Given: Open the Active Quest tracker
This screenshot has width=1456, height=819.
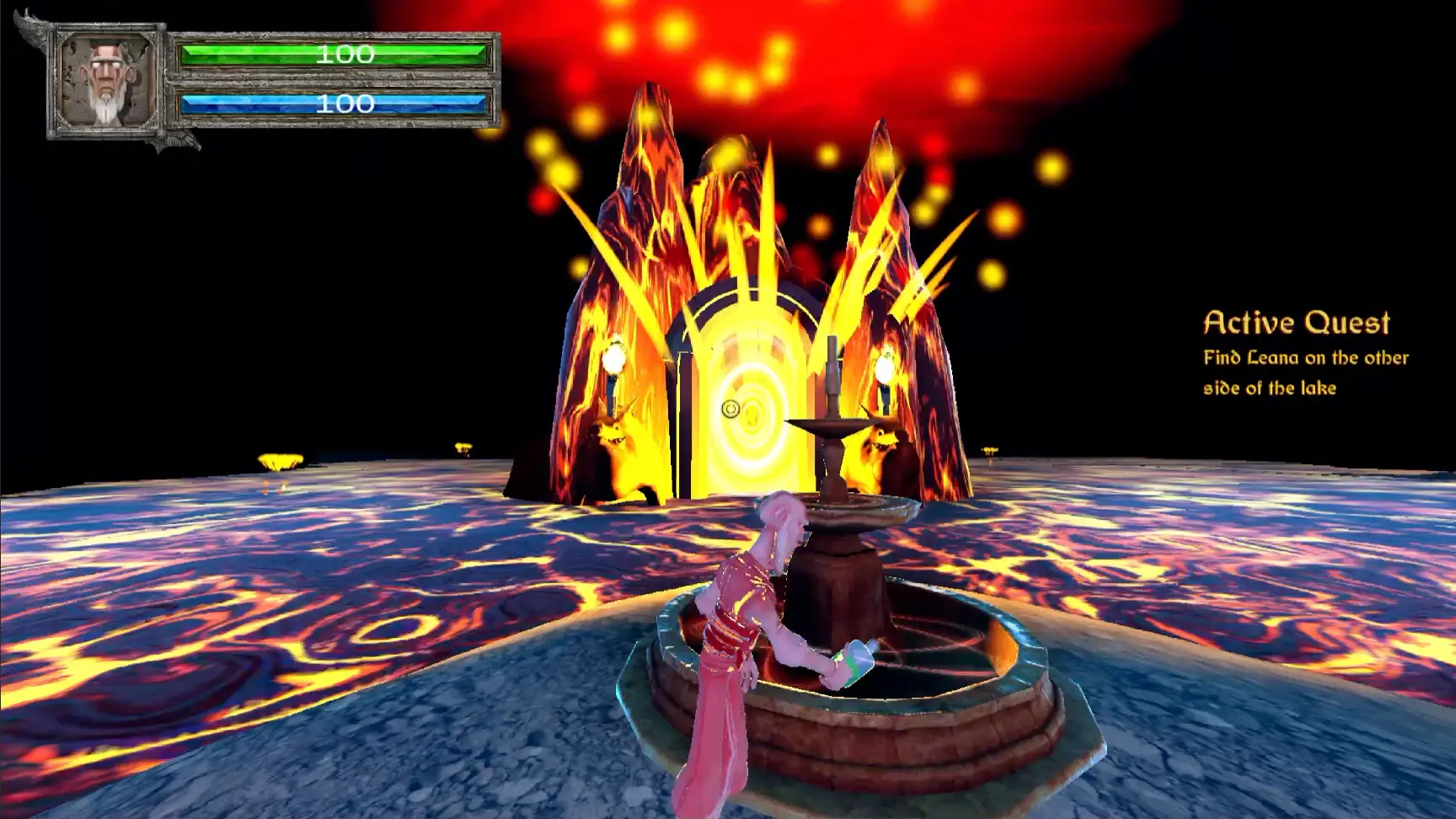Looking at the screenshot, I should (x=1296, y=323).
